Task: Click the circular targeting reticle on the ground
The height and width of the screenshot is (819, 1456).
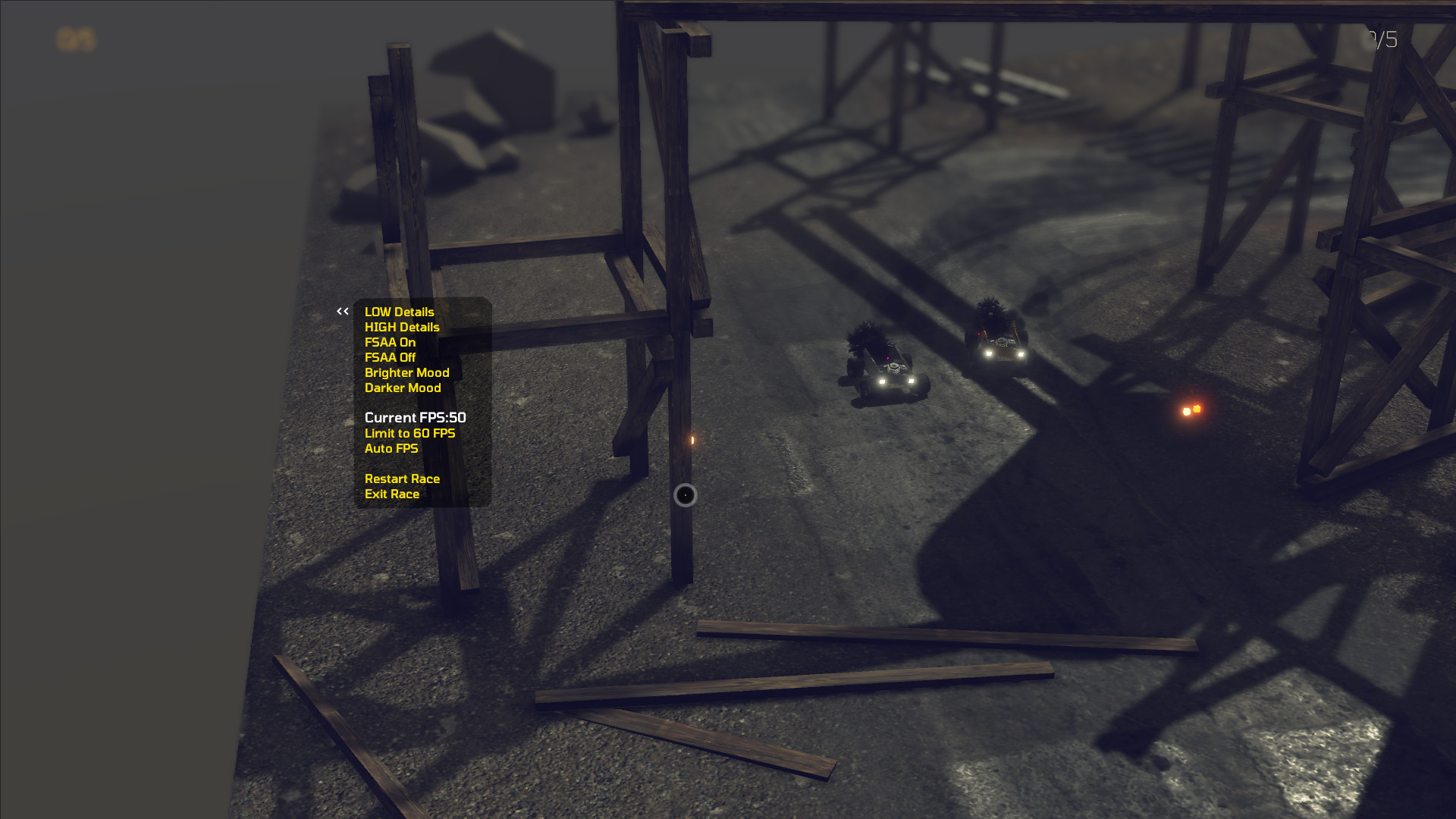Action: pos(685,494)
